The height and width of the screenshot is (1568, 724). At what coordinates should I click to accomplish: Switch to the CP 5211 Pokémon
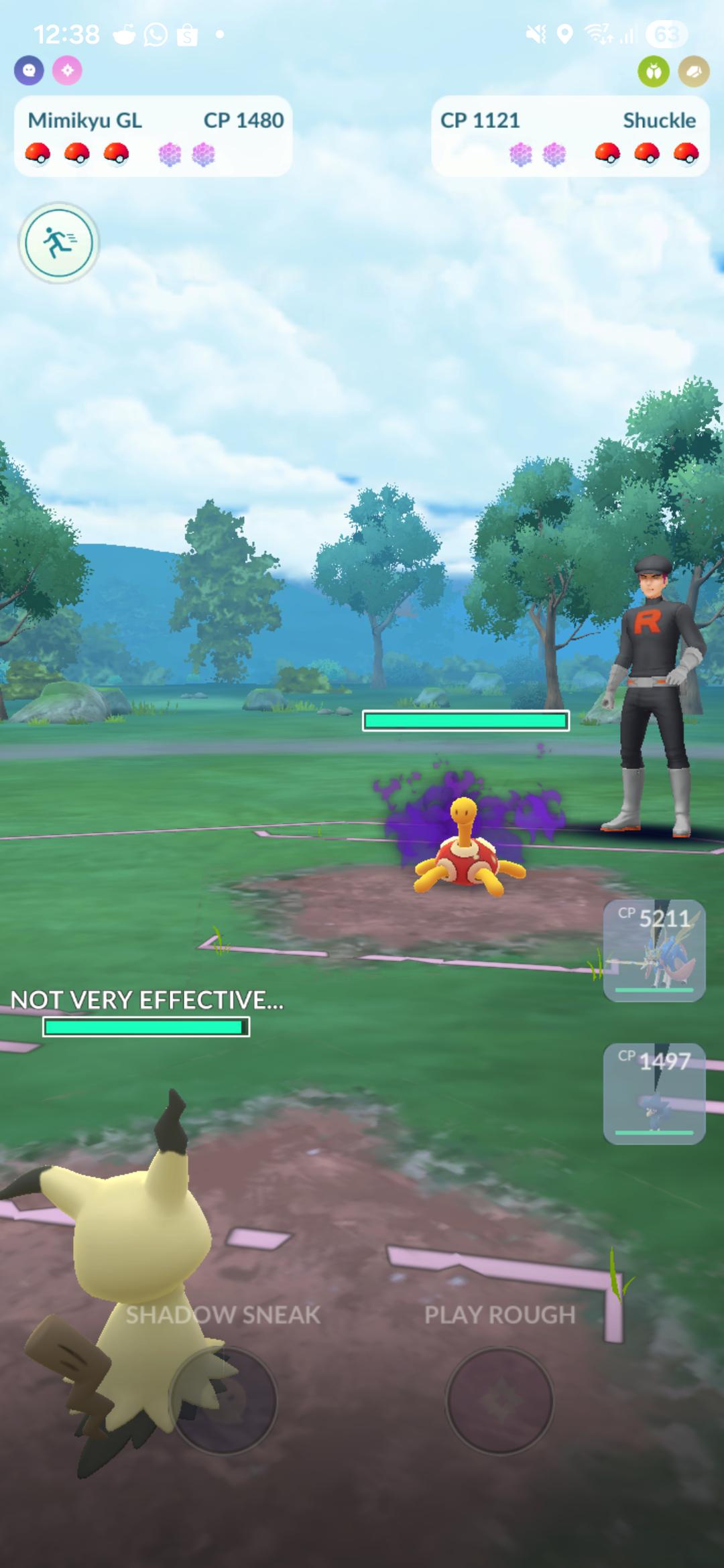[x=654, y=950]
